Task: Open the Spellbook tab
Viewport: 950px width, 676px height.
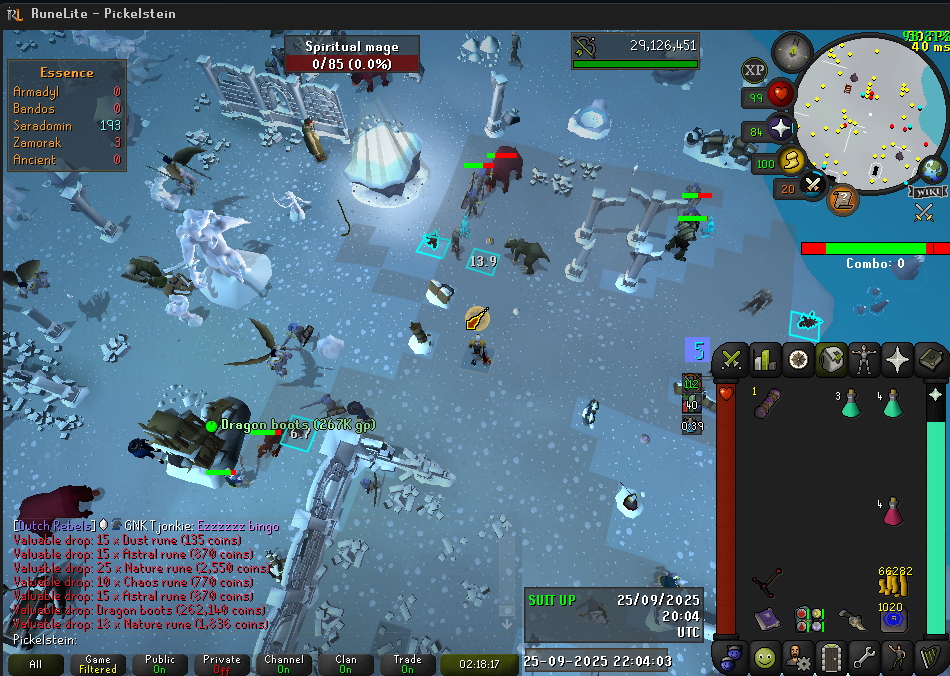Action: [931, 359]
